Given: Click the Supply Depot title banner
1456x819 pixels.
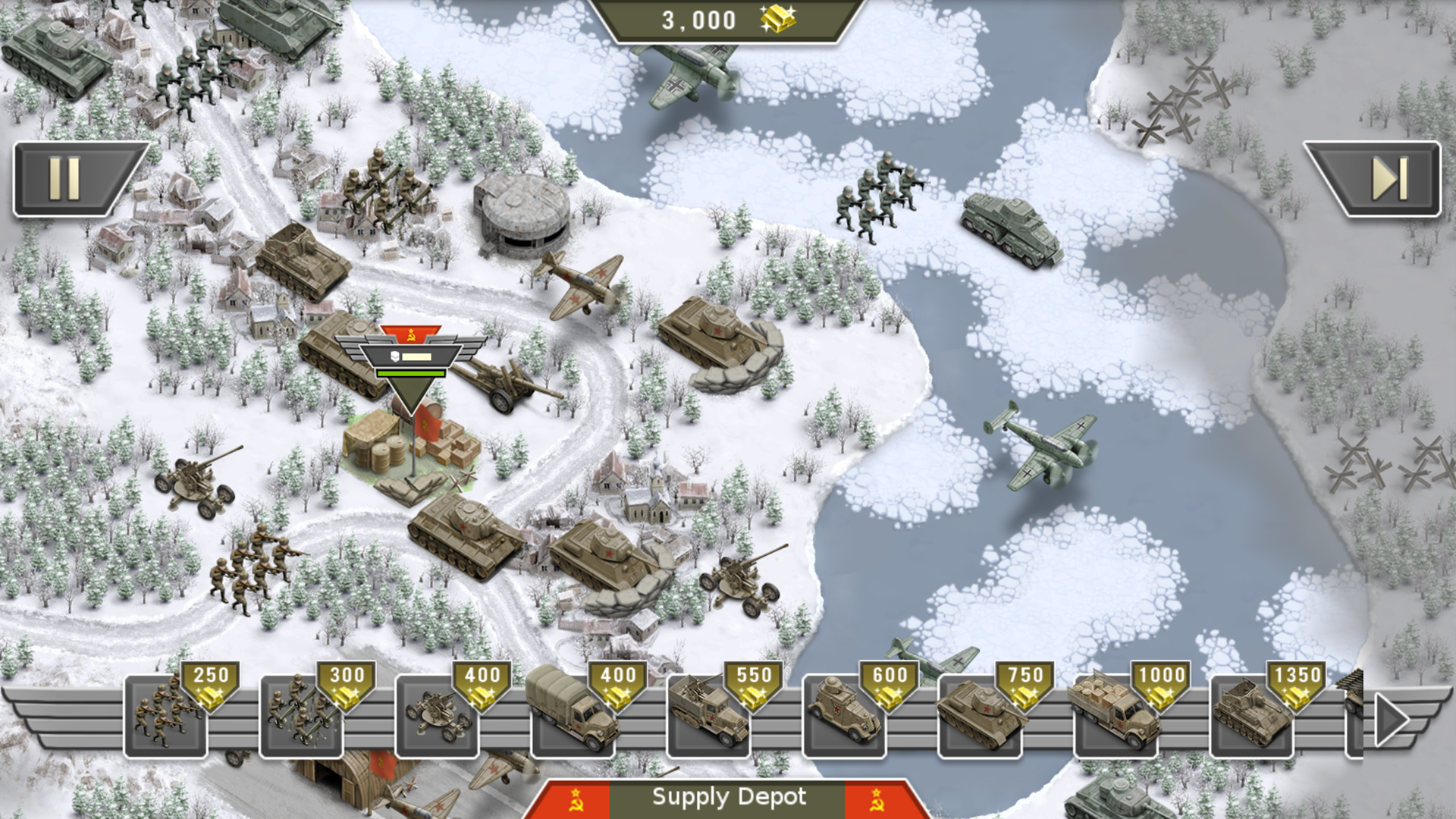Looking at the screenshot, I should click(x=728, y=797).
